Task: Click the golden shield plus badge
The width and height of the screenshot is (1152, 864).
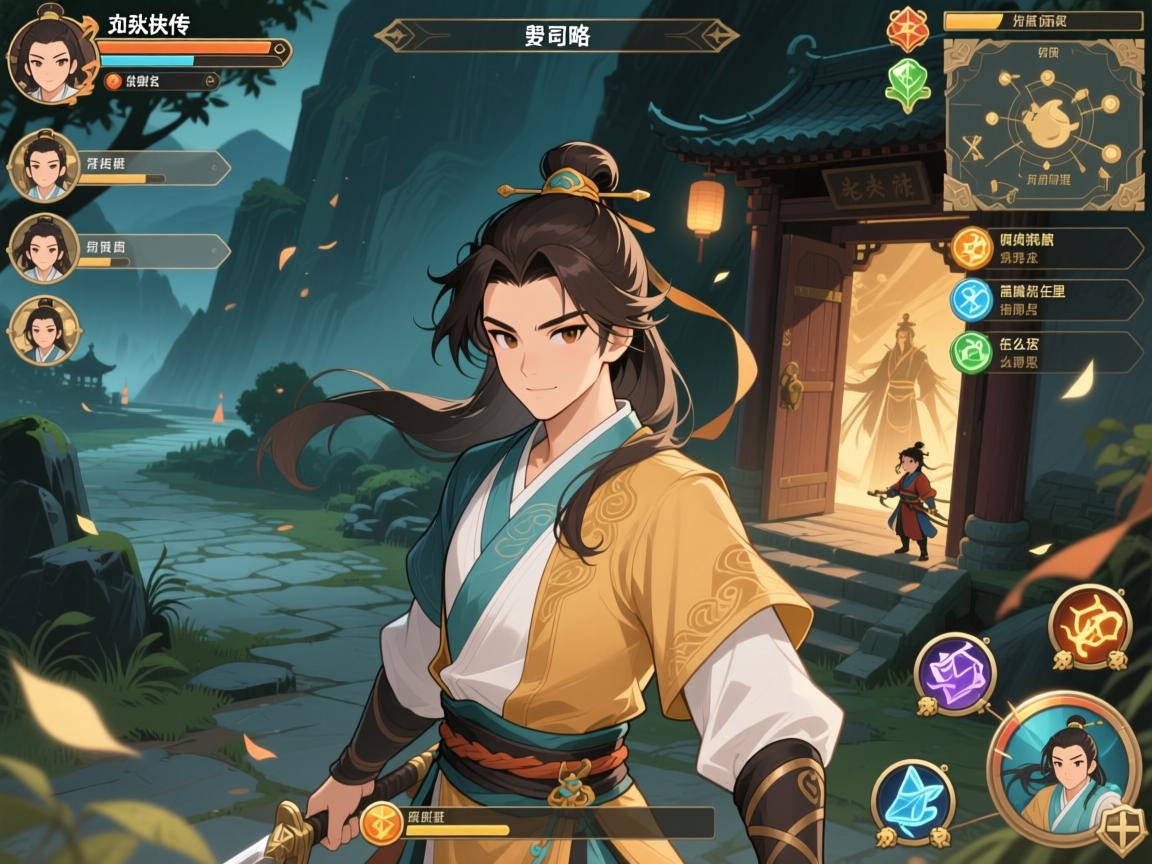Action: [1119, 832]
